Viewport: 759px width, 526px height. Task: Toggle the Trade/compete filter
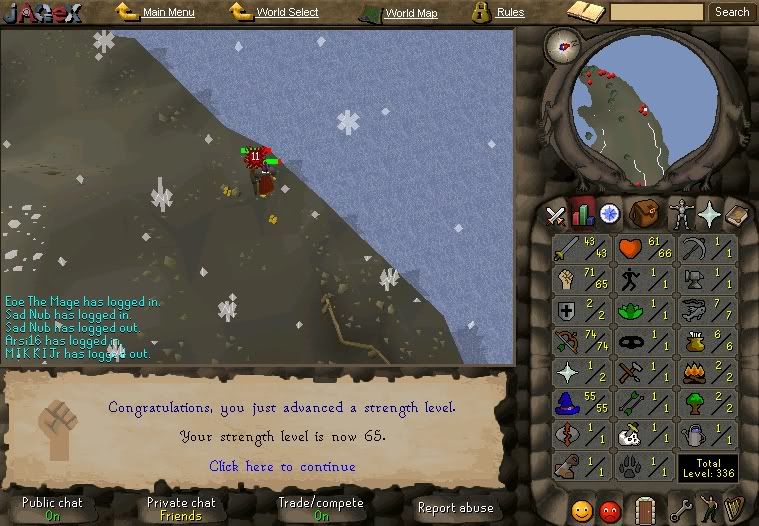pos(321,509)
